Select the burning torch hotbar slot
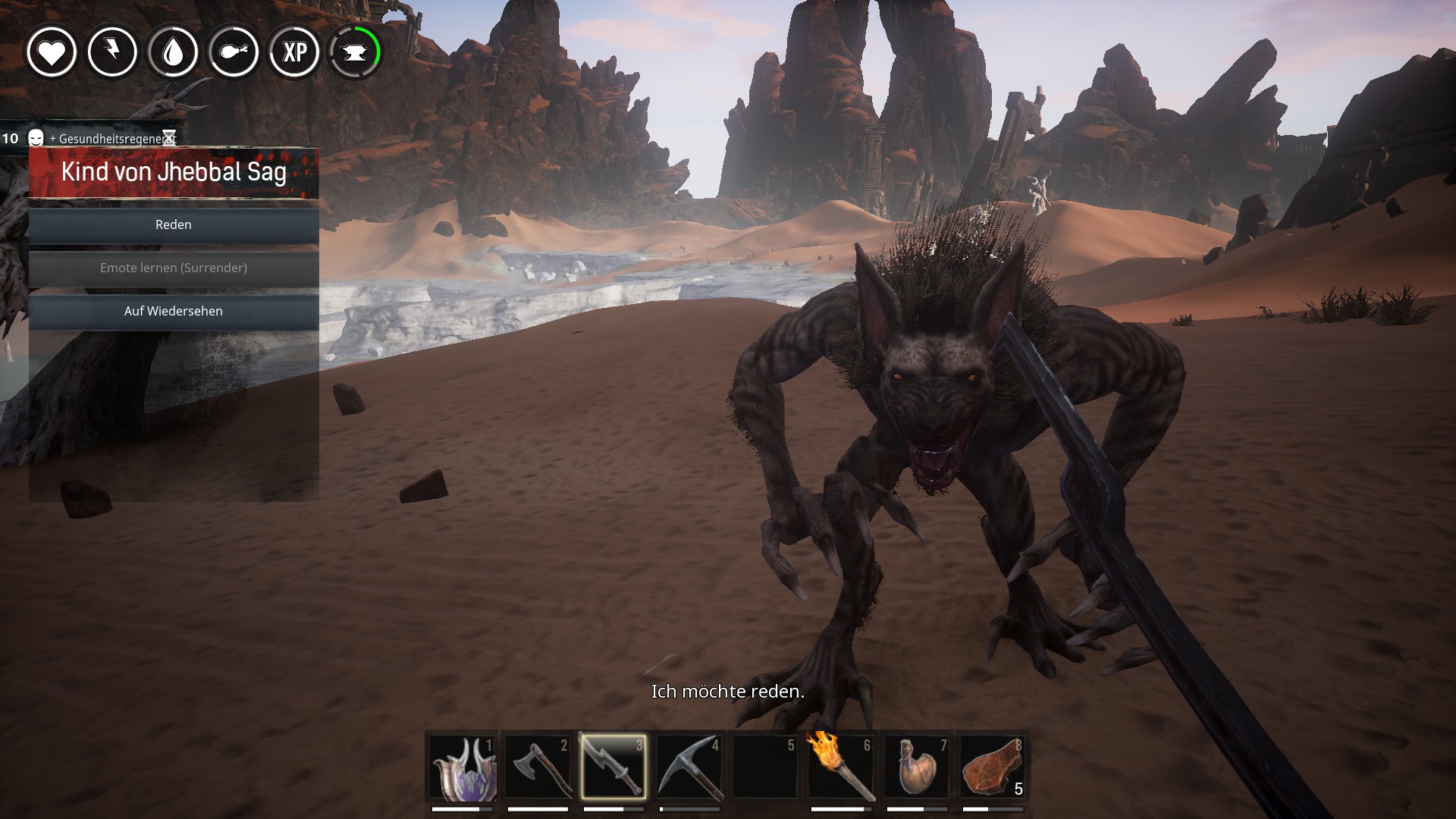The height and width of the screenshot is (819, 1456). click(x=842, y=767)
